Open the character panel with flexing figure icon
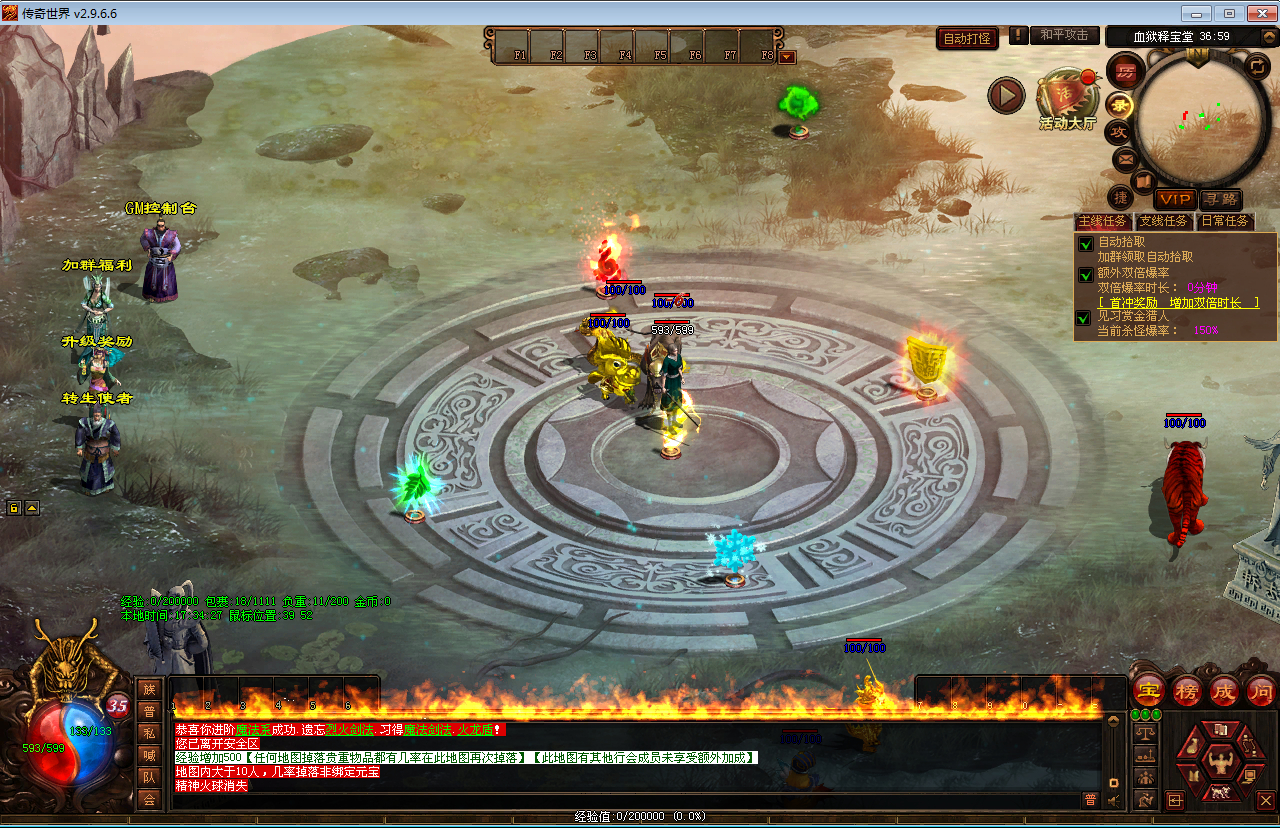The width and height of the screenshot is (1280, 828). point(1219,762)
